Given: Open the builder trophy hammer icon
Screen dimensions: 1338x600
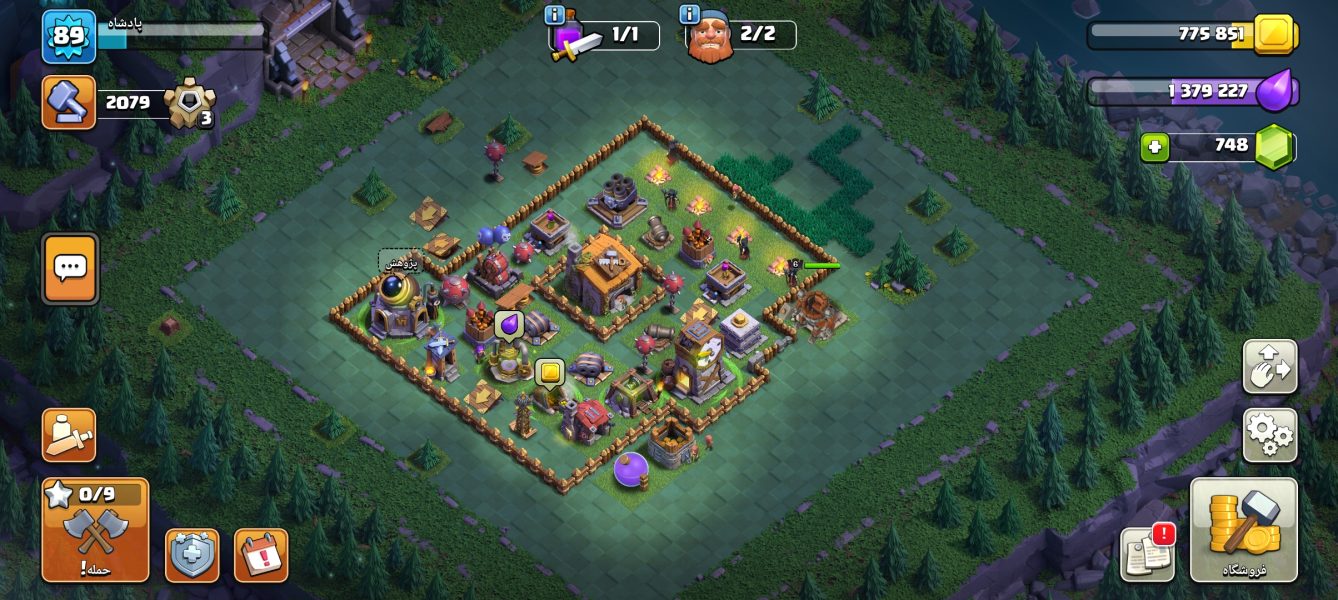Looking at the screenshot, I should [x=69, y=102].
